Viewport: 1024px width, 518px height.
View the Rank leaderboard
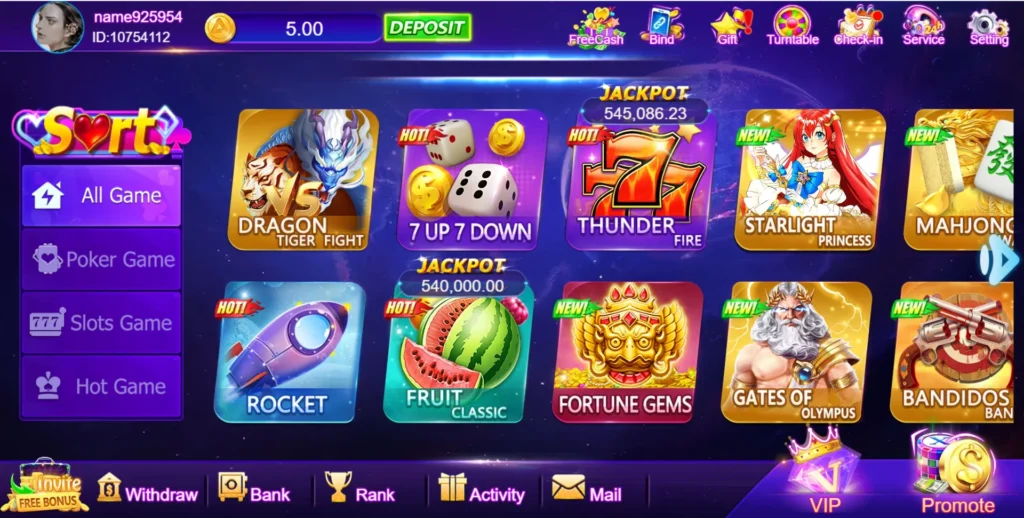pyautogui.click(x=360, y=491)
